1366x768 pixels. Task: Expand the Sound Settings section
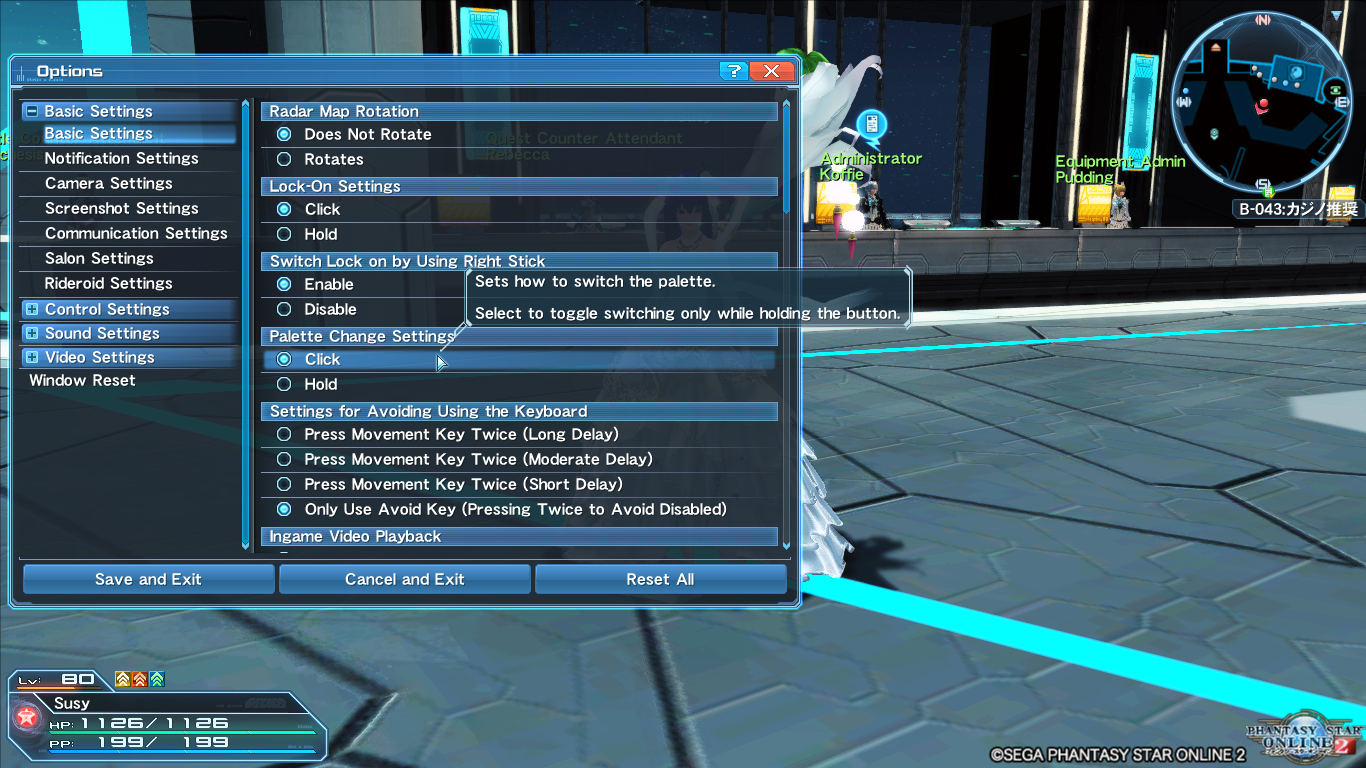click(x=31, y=333)
